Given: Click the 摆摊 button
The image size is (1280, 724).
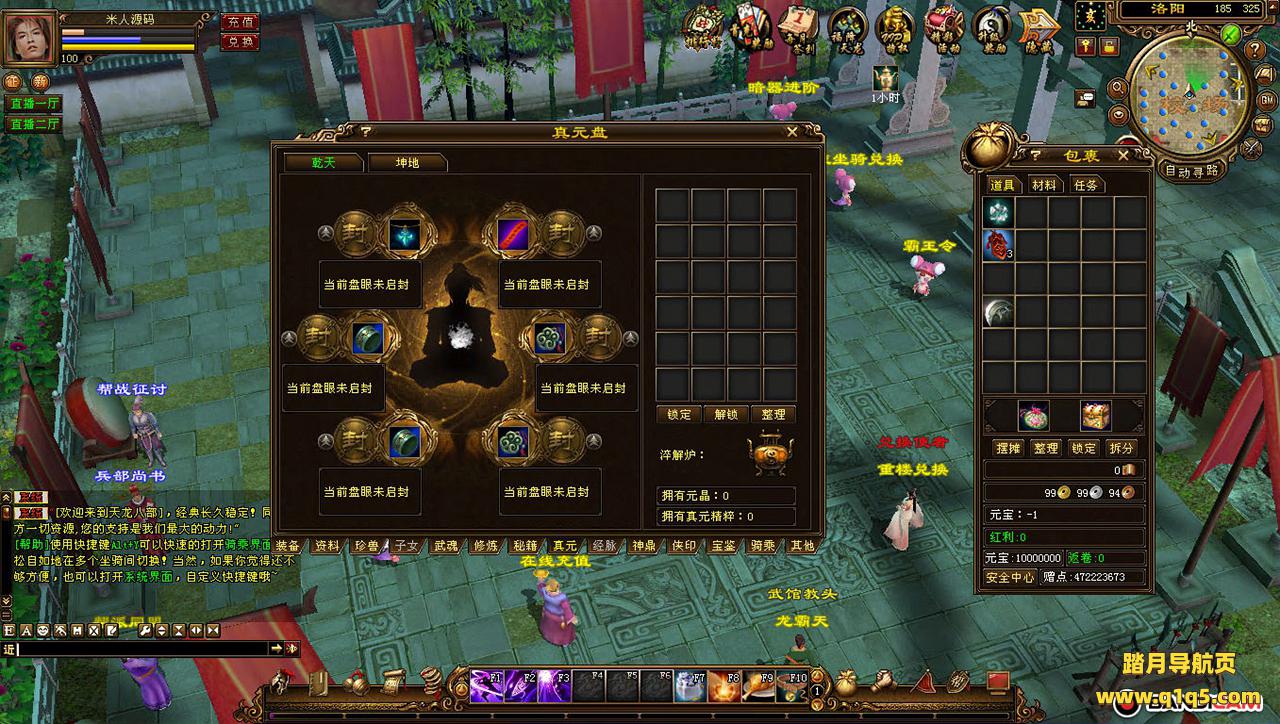Looking at the screenshot, I should point(1006,448).
